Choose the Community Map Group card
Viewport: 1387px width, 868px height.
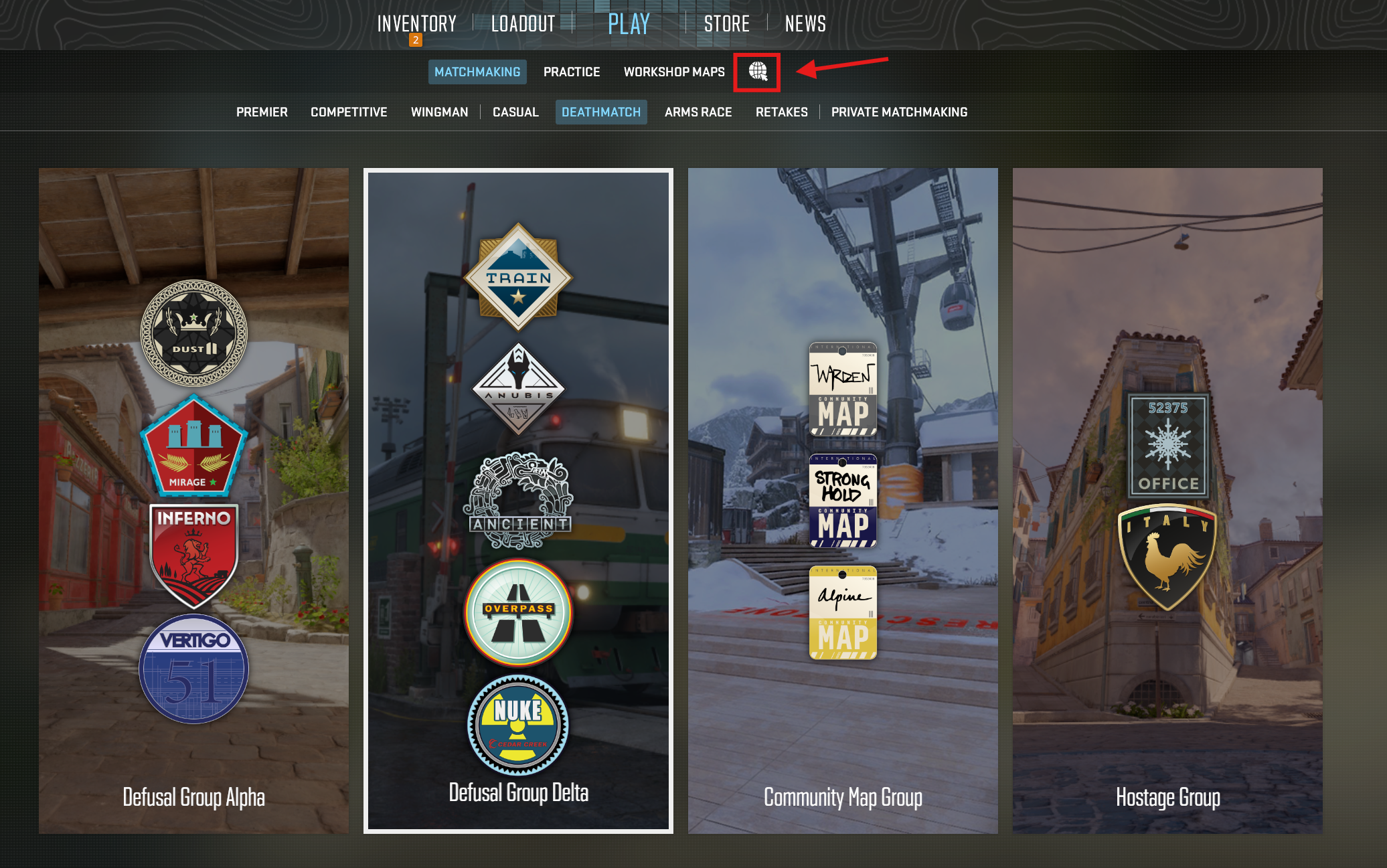coord(843,501)
